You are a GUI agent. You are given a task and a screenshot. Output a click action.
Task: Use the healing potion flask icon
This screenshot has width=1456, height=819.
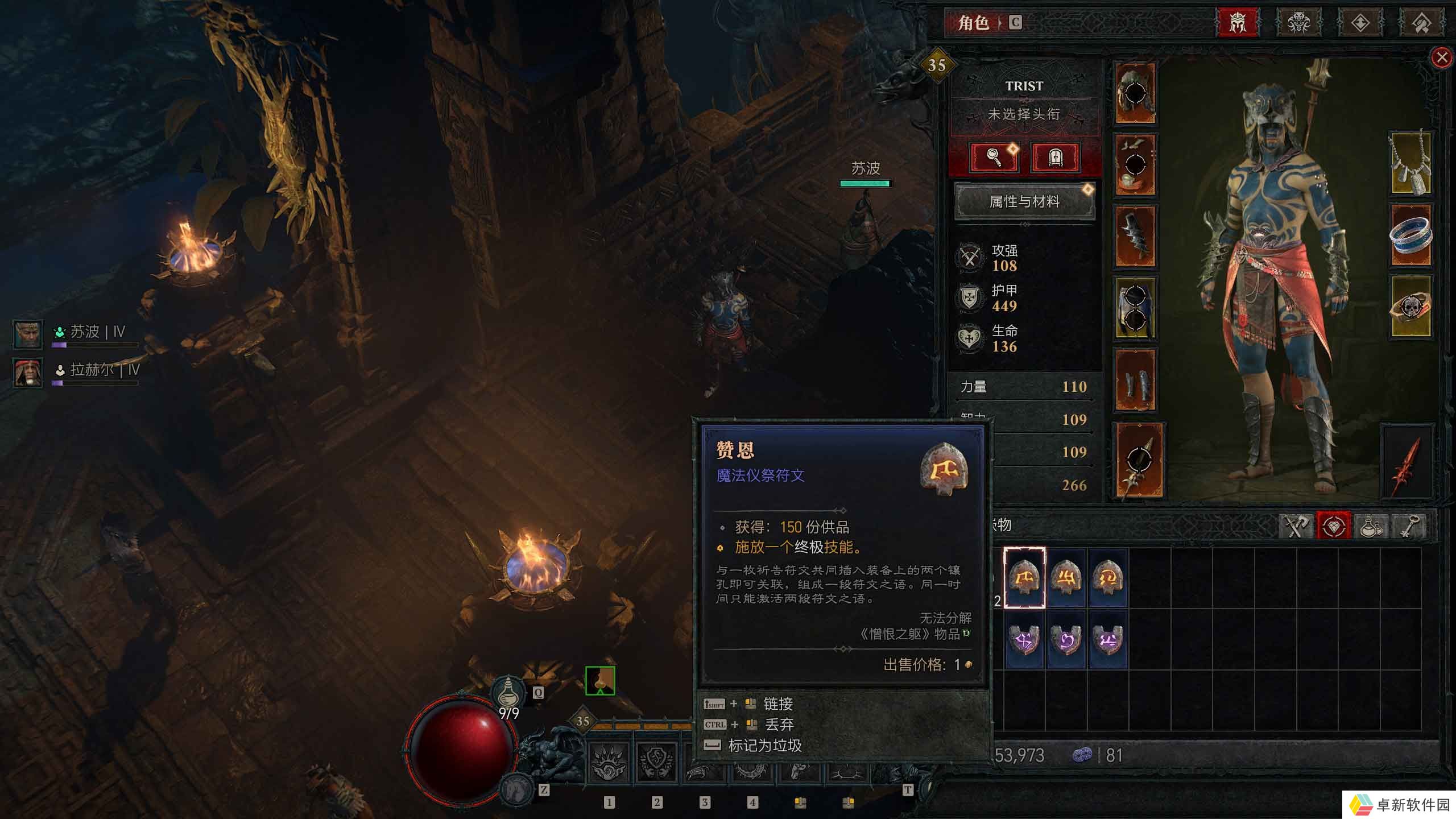point(508,693)
